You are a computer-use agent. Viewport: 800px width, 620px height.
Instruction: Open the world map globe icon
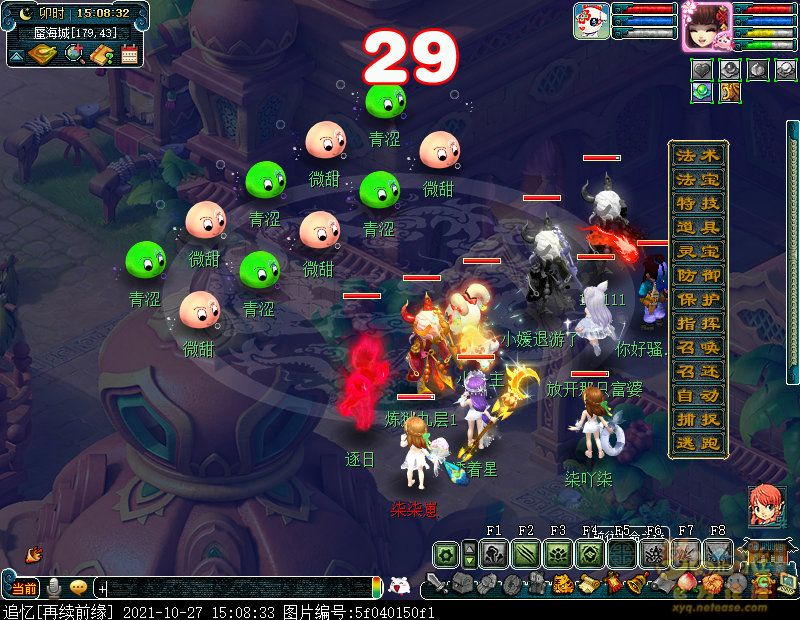[75, 55]
